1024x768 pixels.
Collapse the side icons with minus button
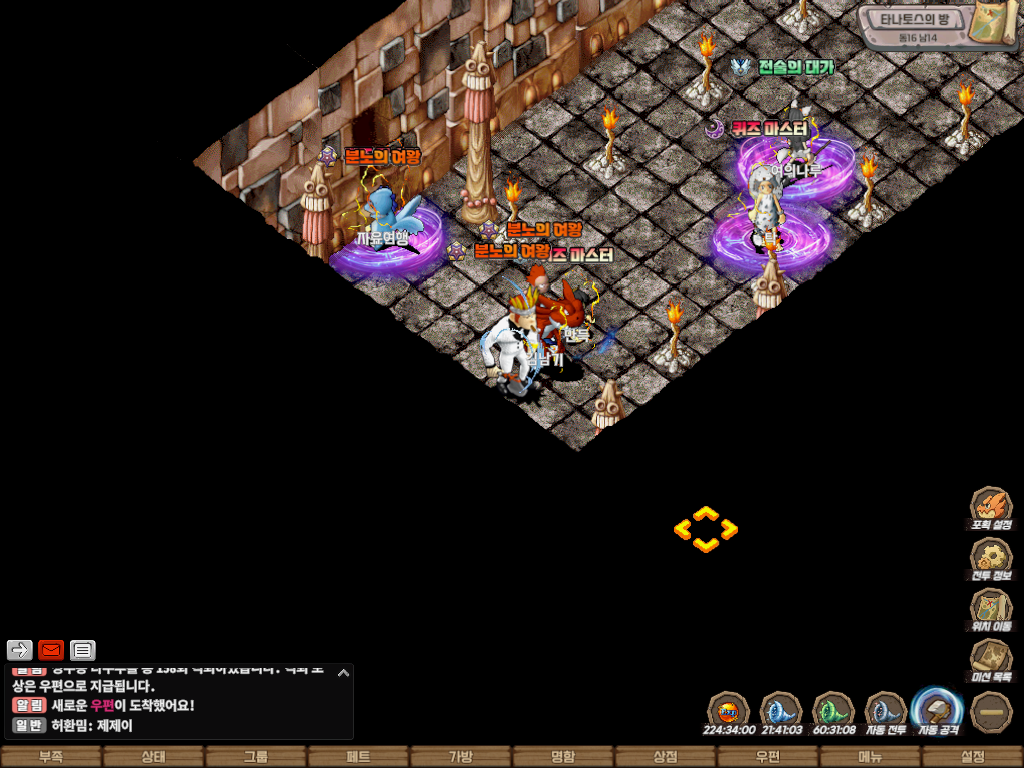click(991, 712)
